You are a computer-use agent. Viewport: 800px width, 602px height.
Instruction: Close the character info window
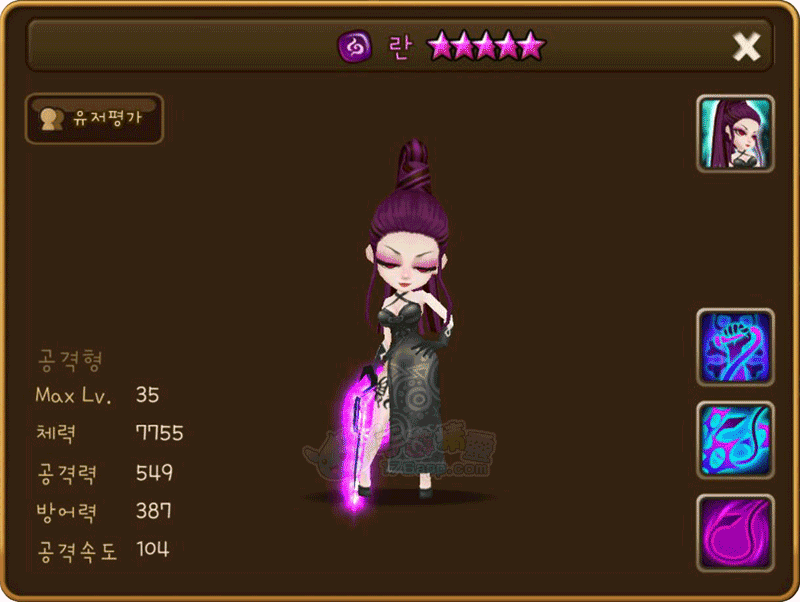pyautogui.click(x=747, y=46)
